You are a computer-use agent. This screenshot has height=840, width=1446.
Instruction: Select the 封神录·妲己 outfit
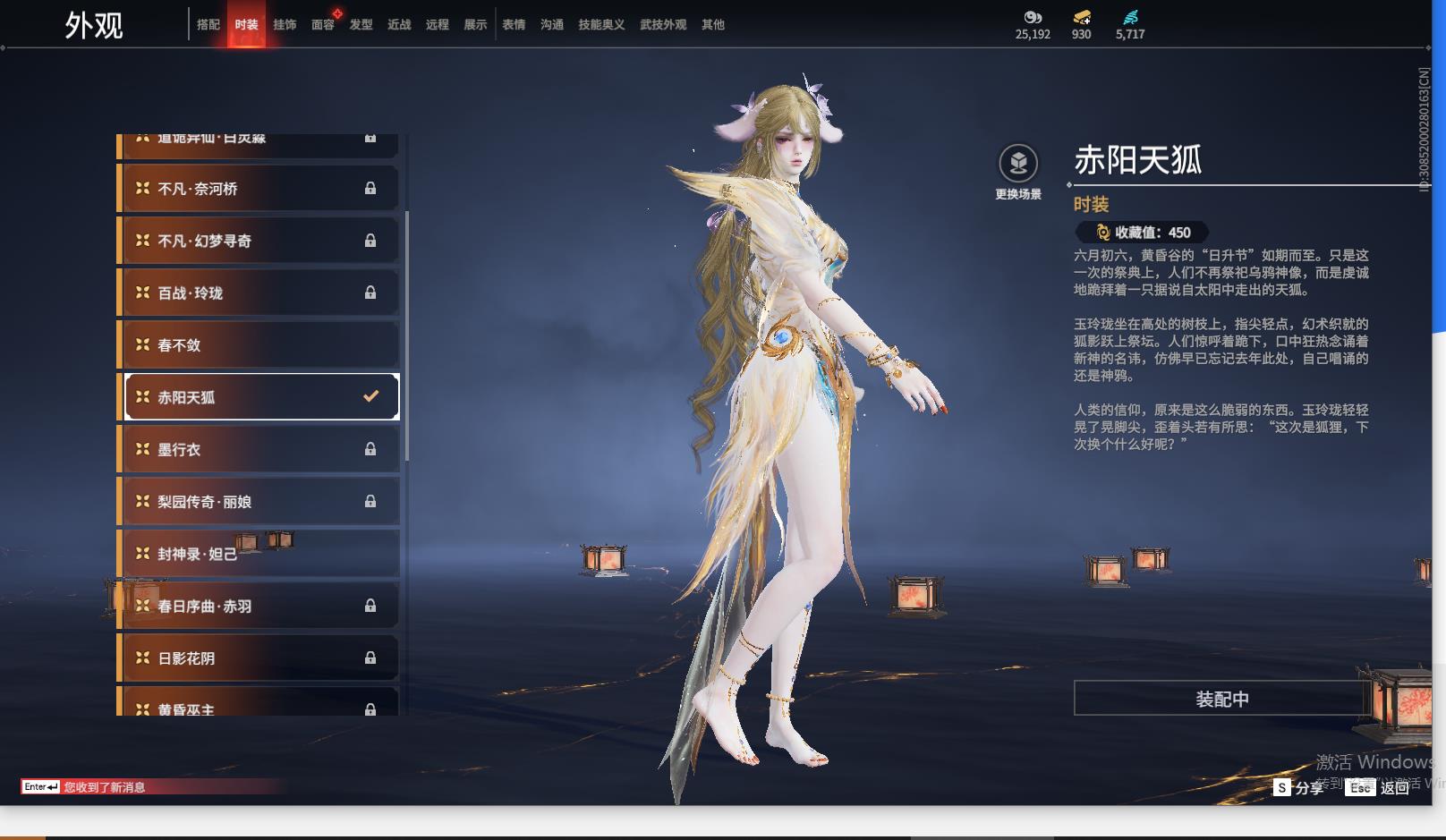tap(259, 554)
